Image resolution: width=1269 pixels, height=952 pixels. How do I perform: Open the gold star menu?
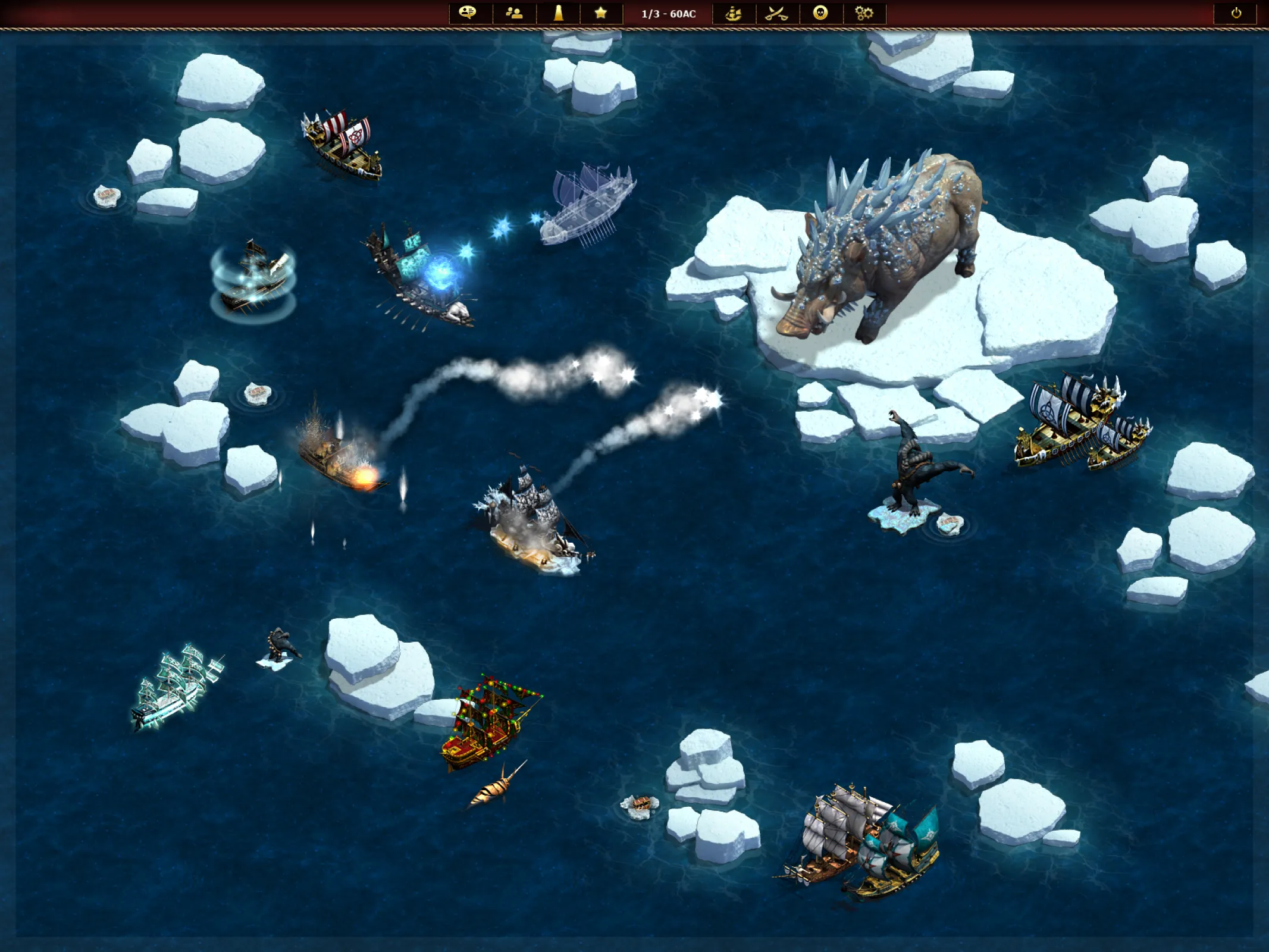[x=601, y=13]
